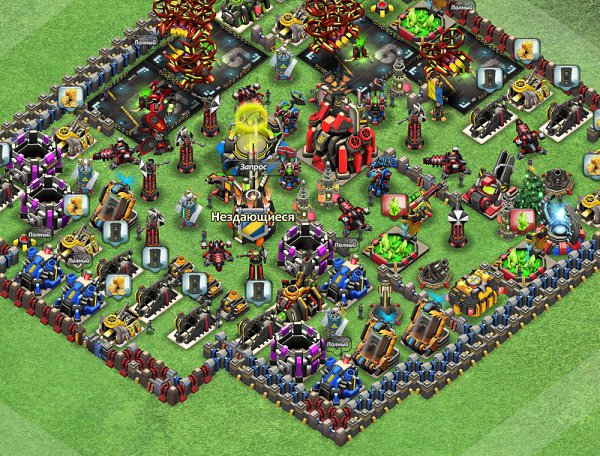This screenshot has height=456, width=600.
Task: Collect the crystal bubble beside the Christmas tree
Action: (521, 220)
